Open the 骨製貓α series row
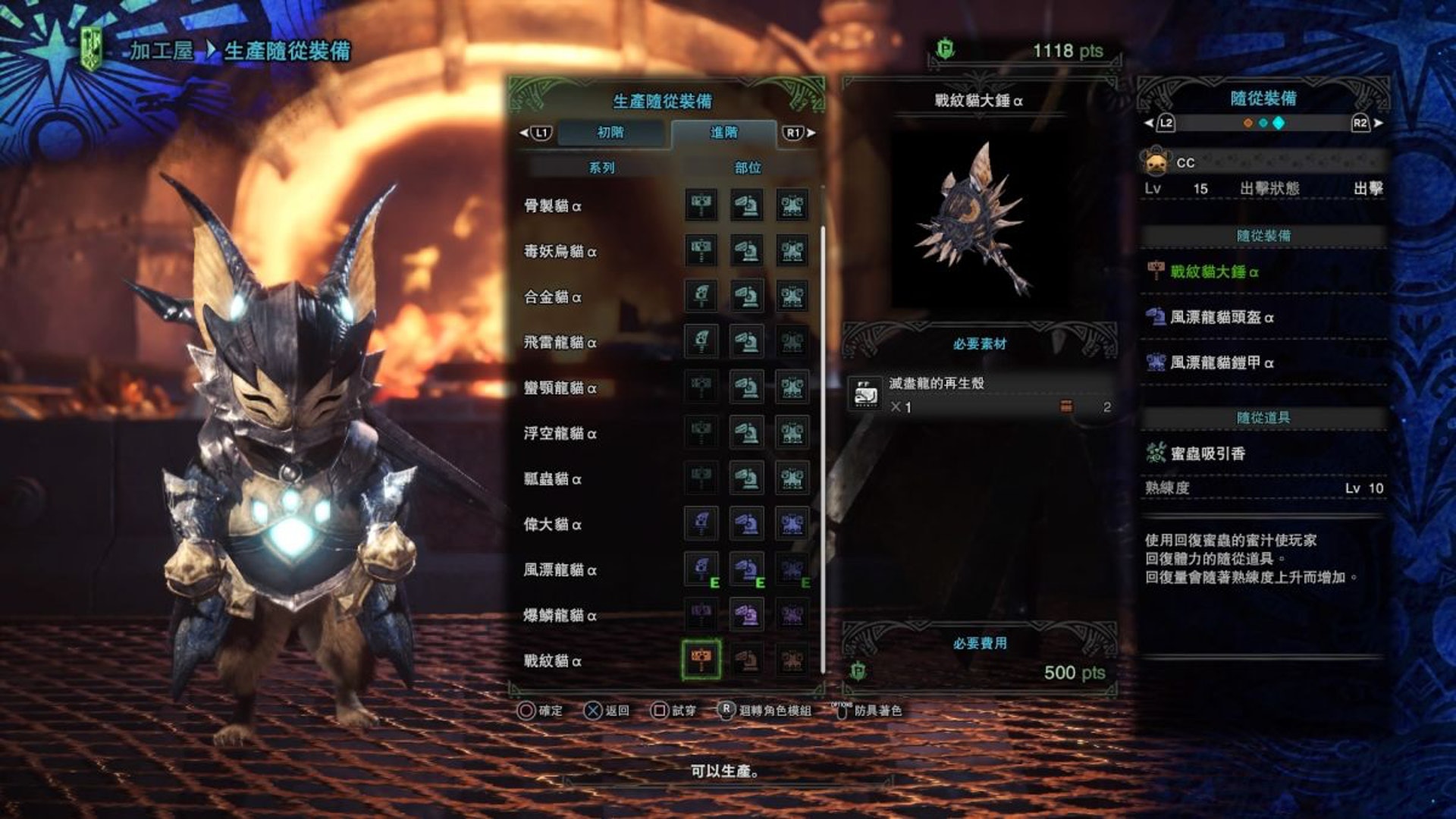 (x=553, y=206)
